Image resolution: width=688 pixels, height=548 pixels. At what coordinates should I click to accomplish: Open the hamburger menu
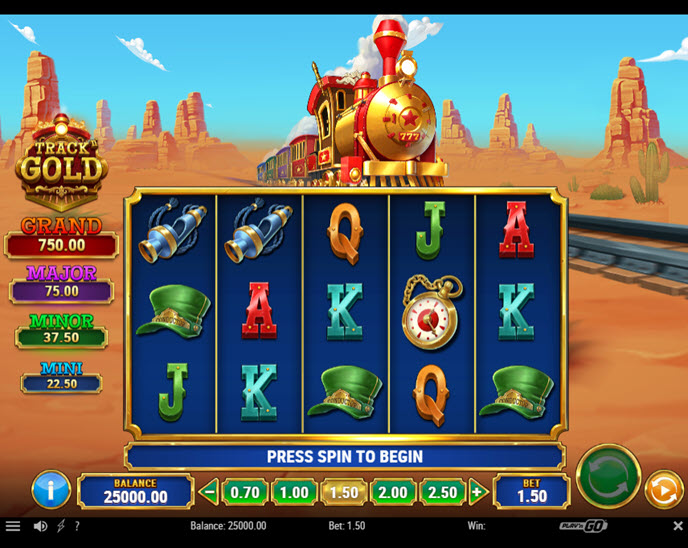(x=13, y=526)
